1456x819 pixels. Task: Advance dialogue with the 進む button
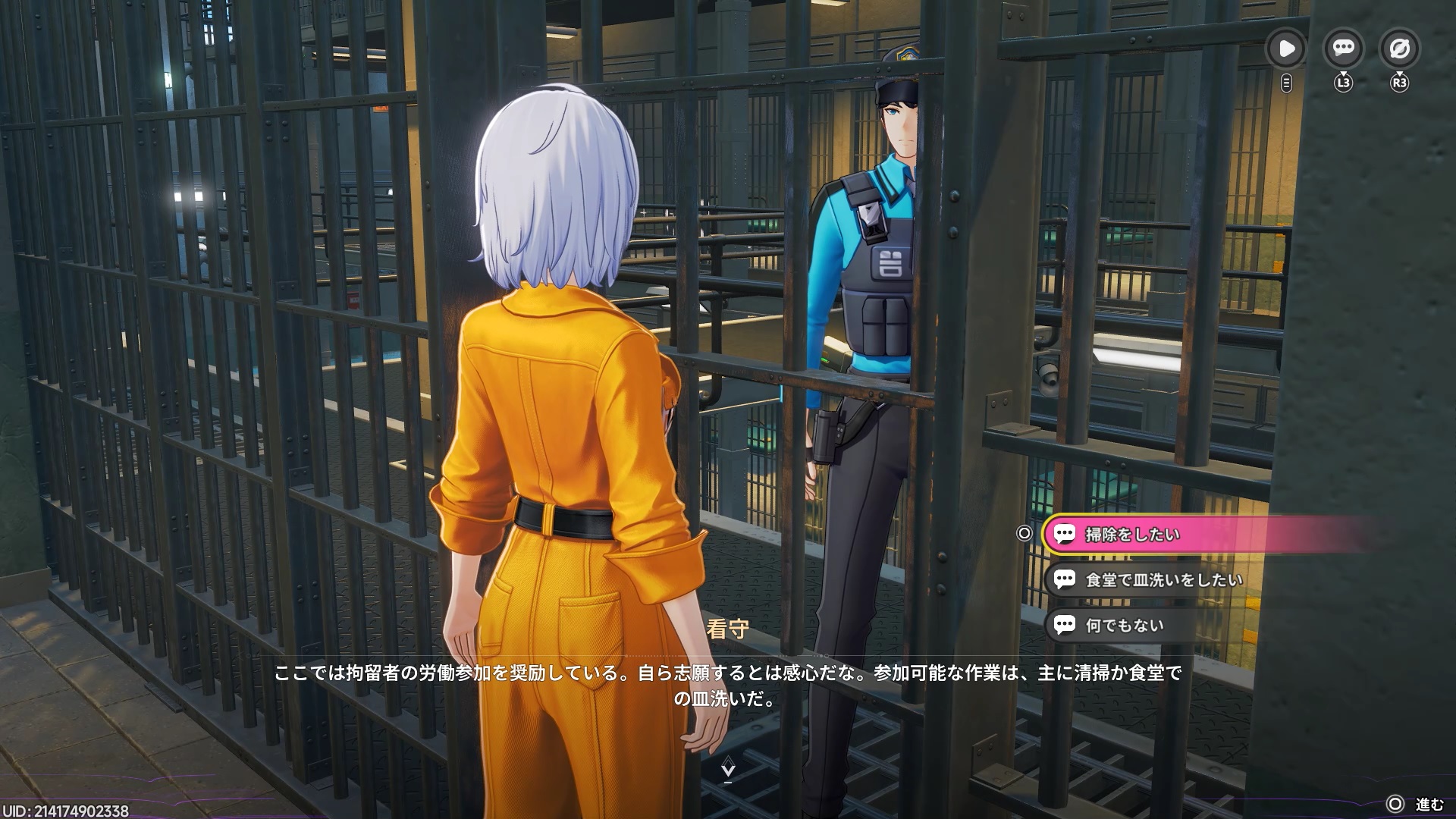click(1415, 805)
